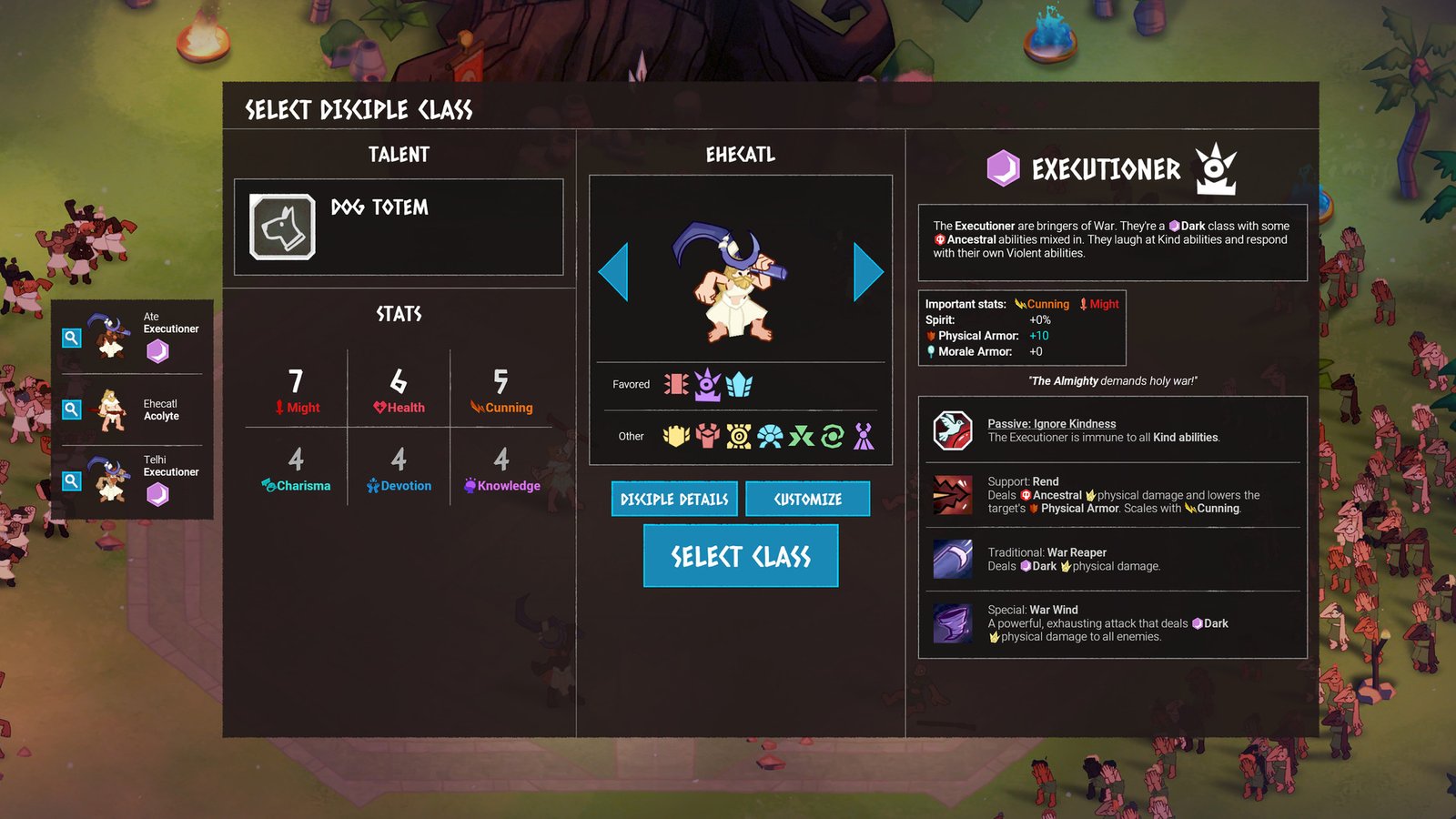Viewport: 1456px width, 819px height.
Task: Click the Customize button
Action: (807, 499)
